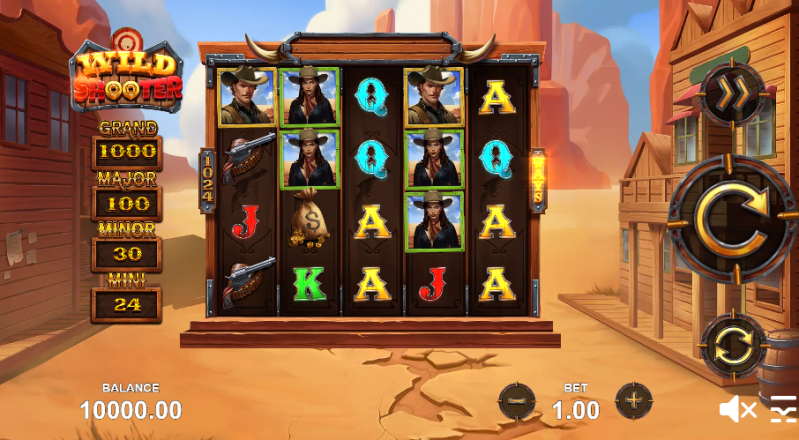This screenshot has height=440, width=799.
Task: Increase the bet with the plus button
Action: point(633,401)
